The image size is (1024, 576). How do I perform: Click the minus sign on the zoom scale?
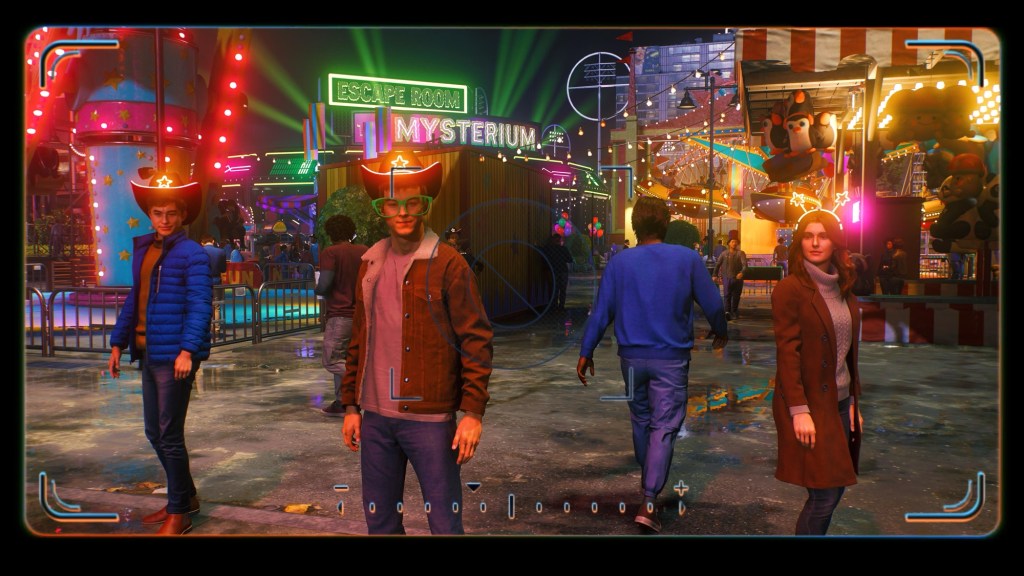[x=341, y=488]
